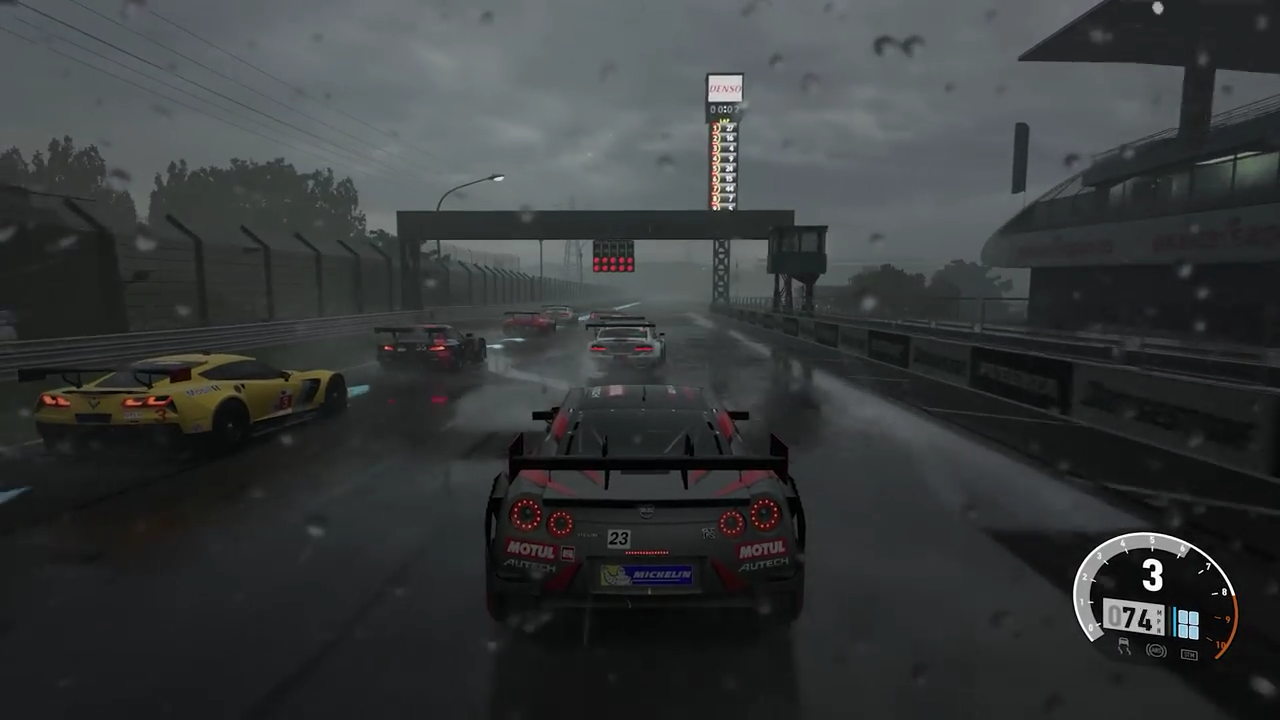1280x720 pixels.
Task: Select the DENSO sign atop the leaderboard tower
Action: point(725,89)
